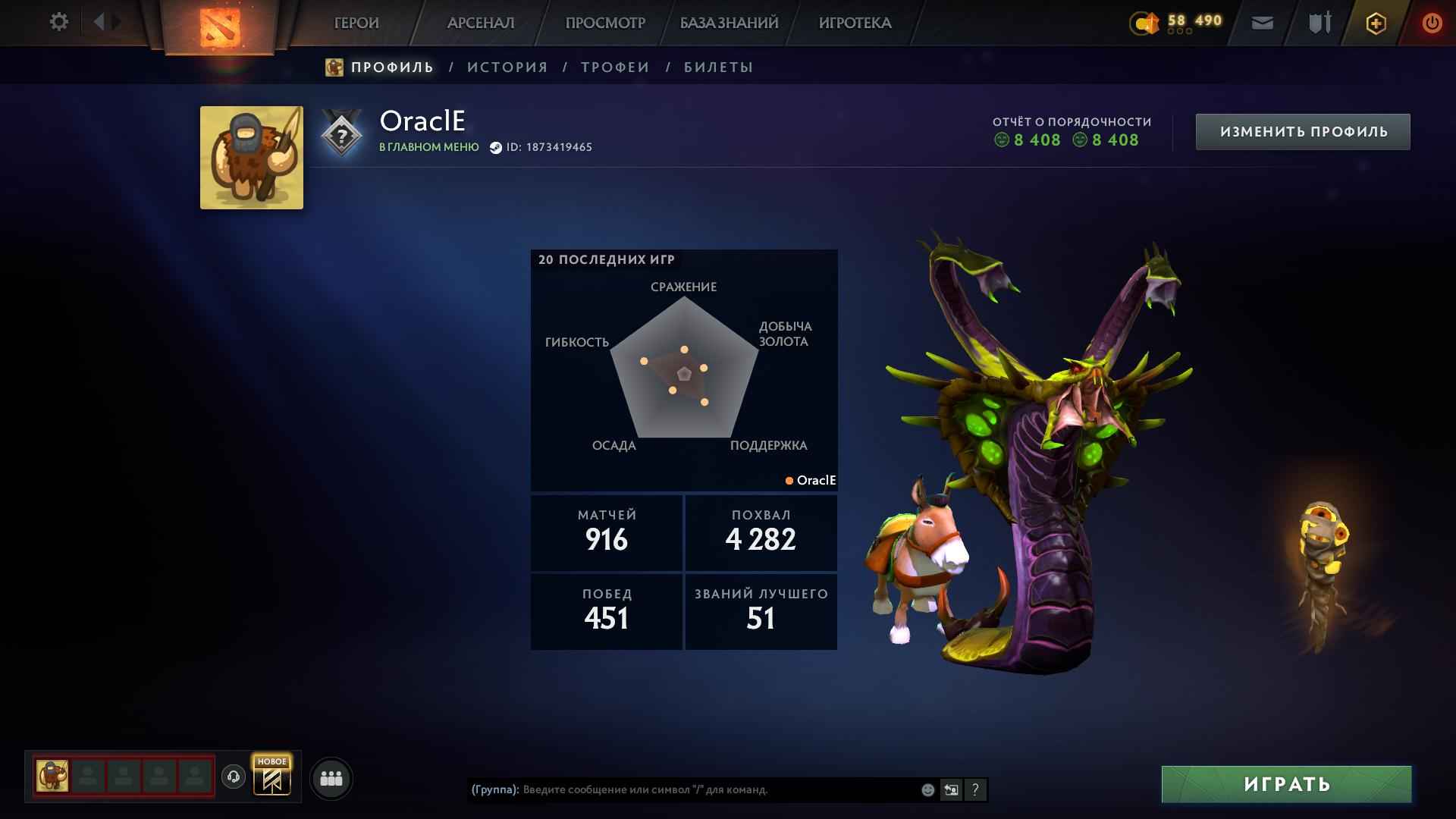The height and width of the screenshot is (819, 1456).
Task: Open the notifications mail icon
Action: [1261, 23]
